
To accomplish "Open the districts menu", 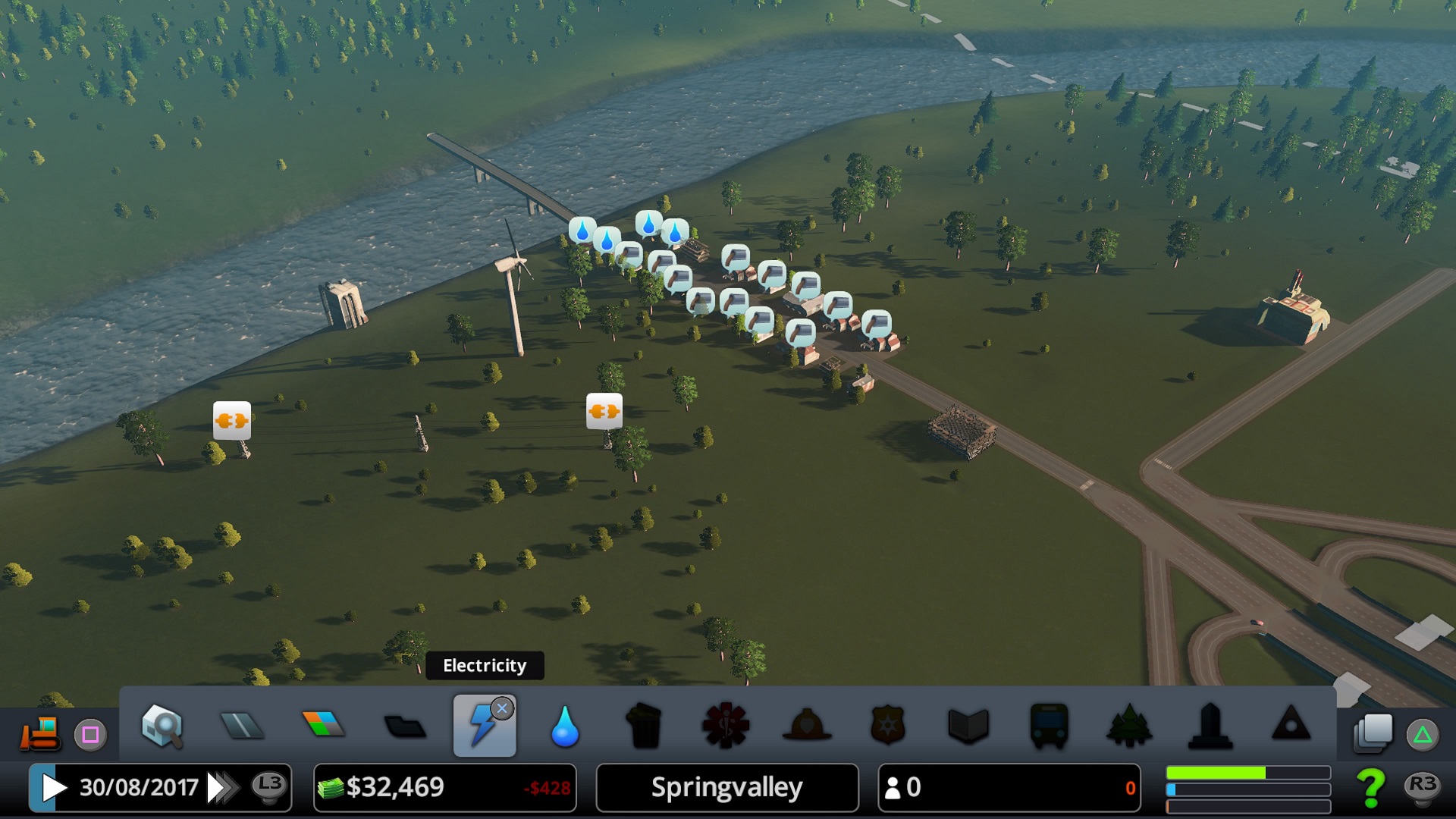I will tap(404, 726).
